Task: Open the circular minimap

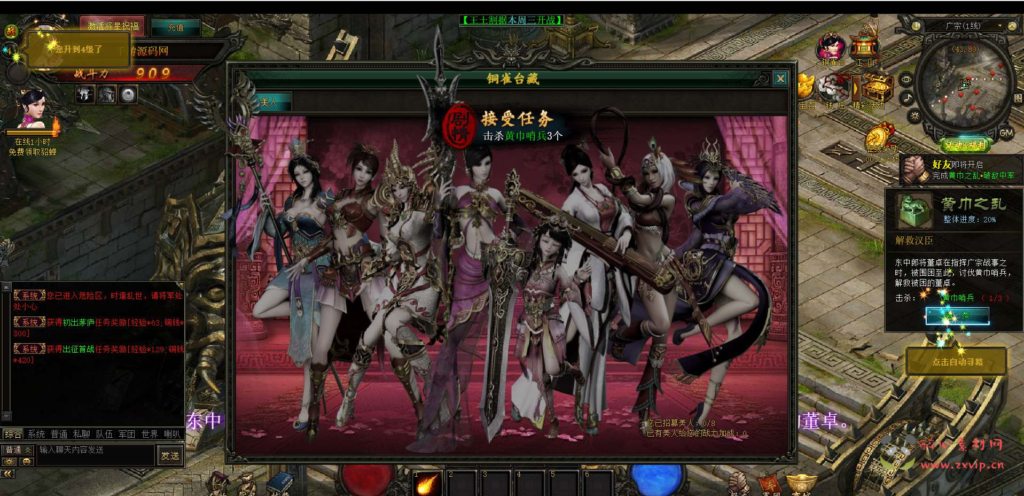Action: [x=962, y=85]
